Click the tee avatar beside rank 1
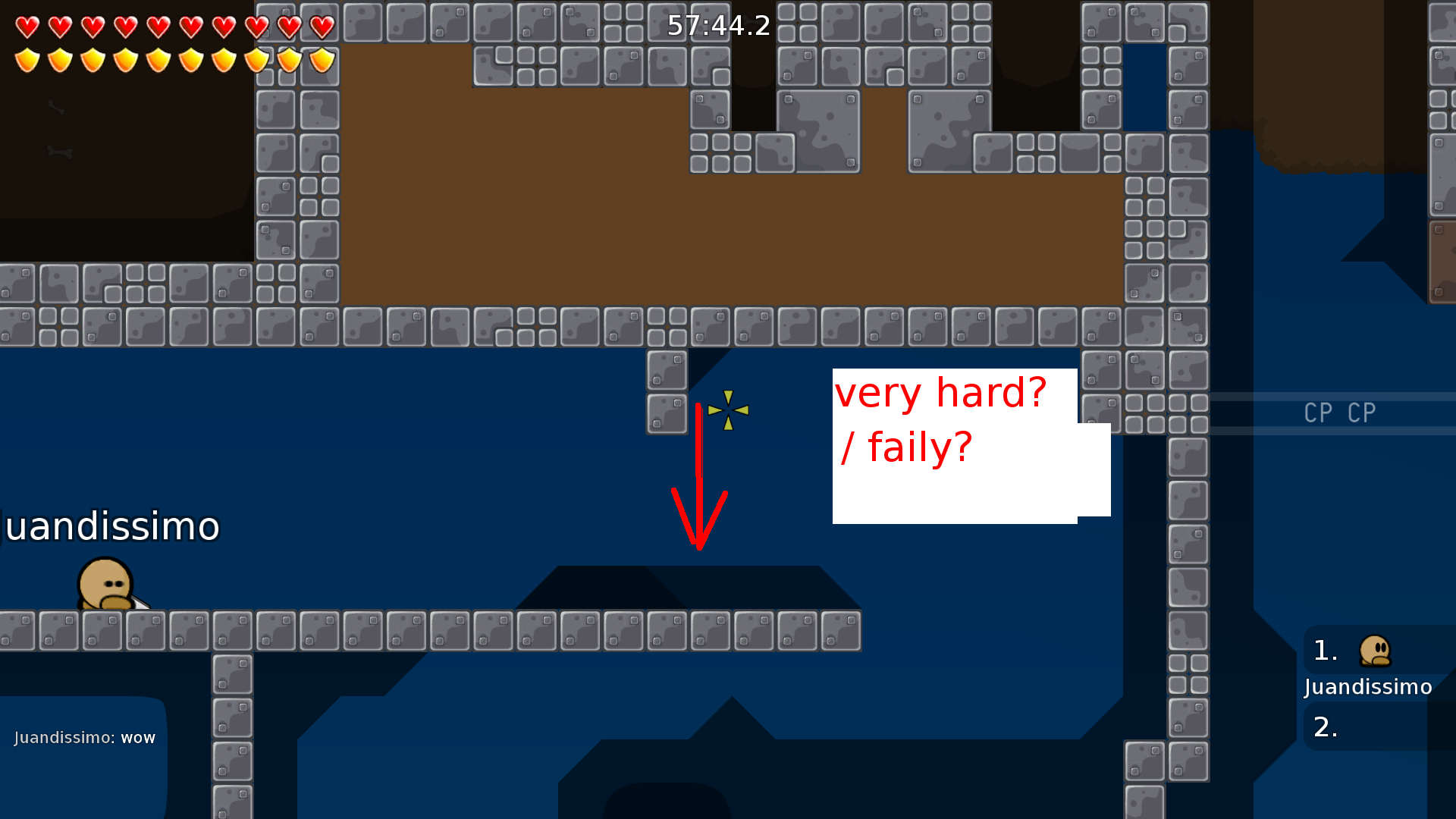The width and height of the screenshot is (1456, 819). click(x=1375, y=651)
